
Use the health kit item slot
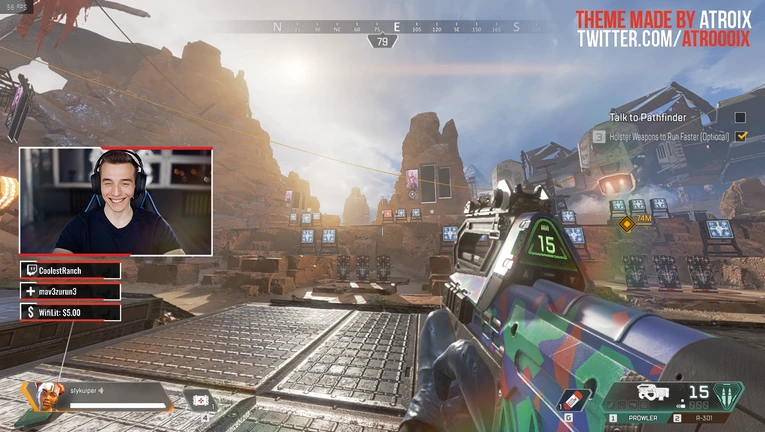tap(202, 400)
